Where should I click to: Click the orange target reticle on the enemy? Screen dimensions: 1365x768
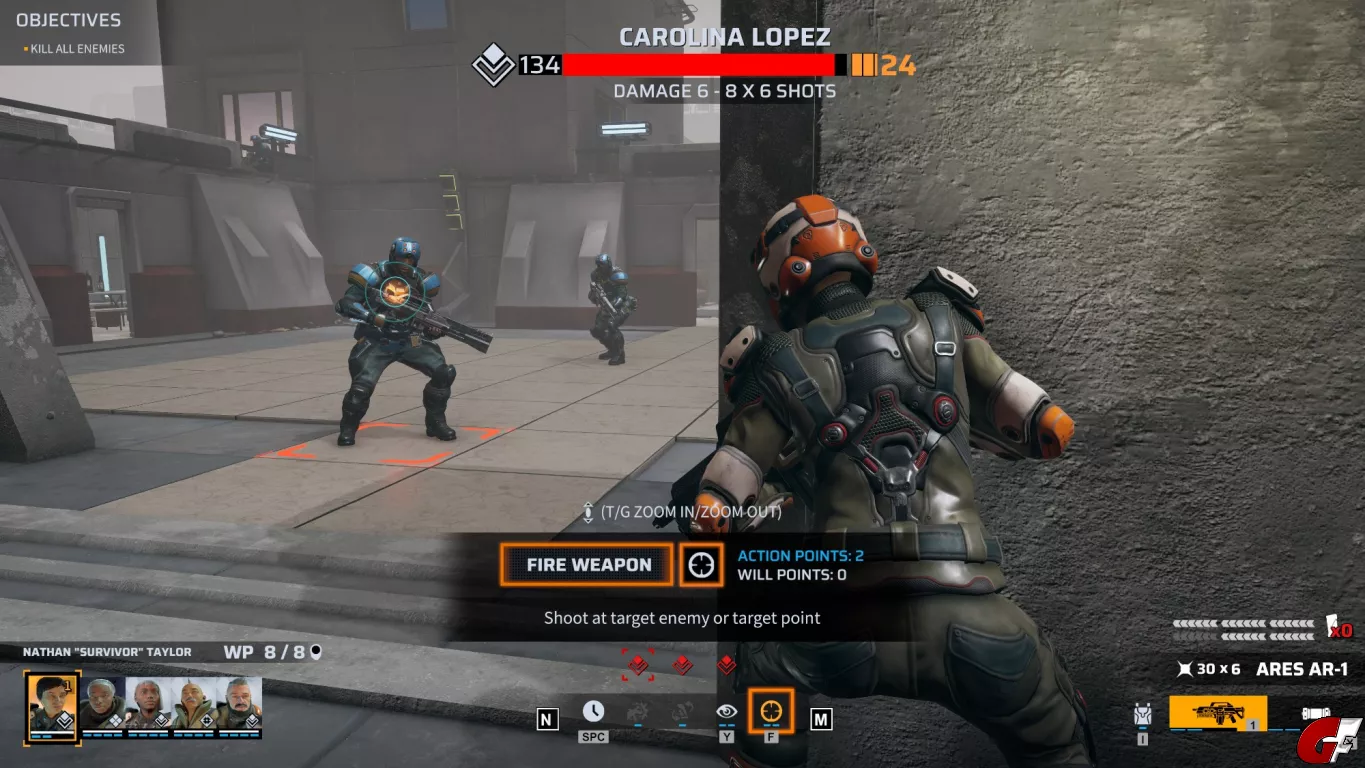[396, 291]
